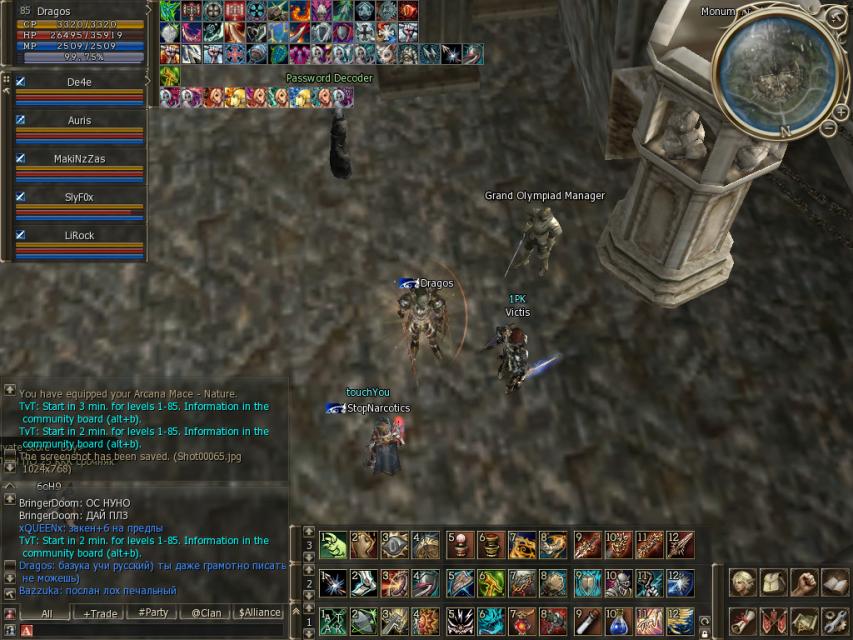853x640 pixels.
Task: Target party member Auris
Action: [x=79, y=121]
